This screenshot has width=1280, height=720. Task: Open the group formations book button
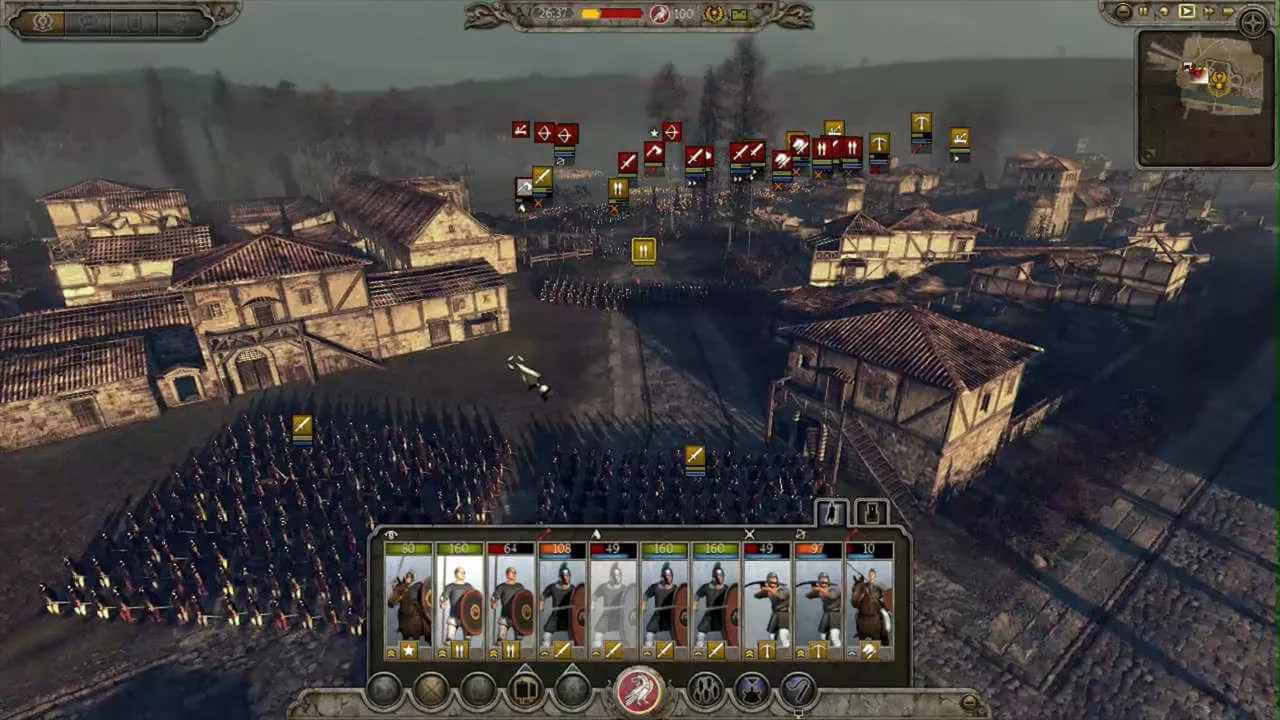(x=526, y=690)
